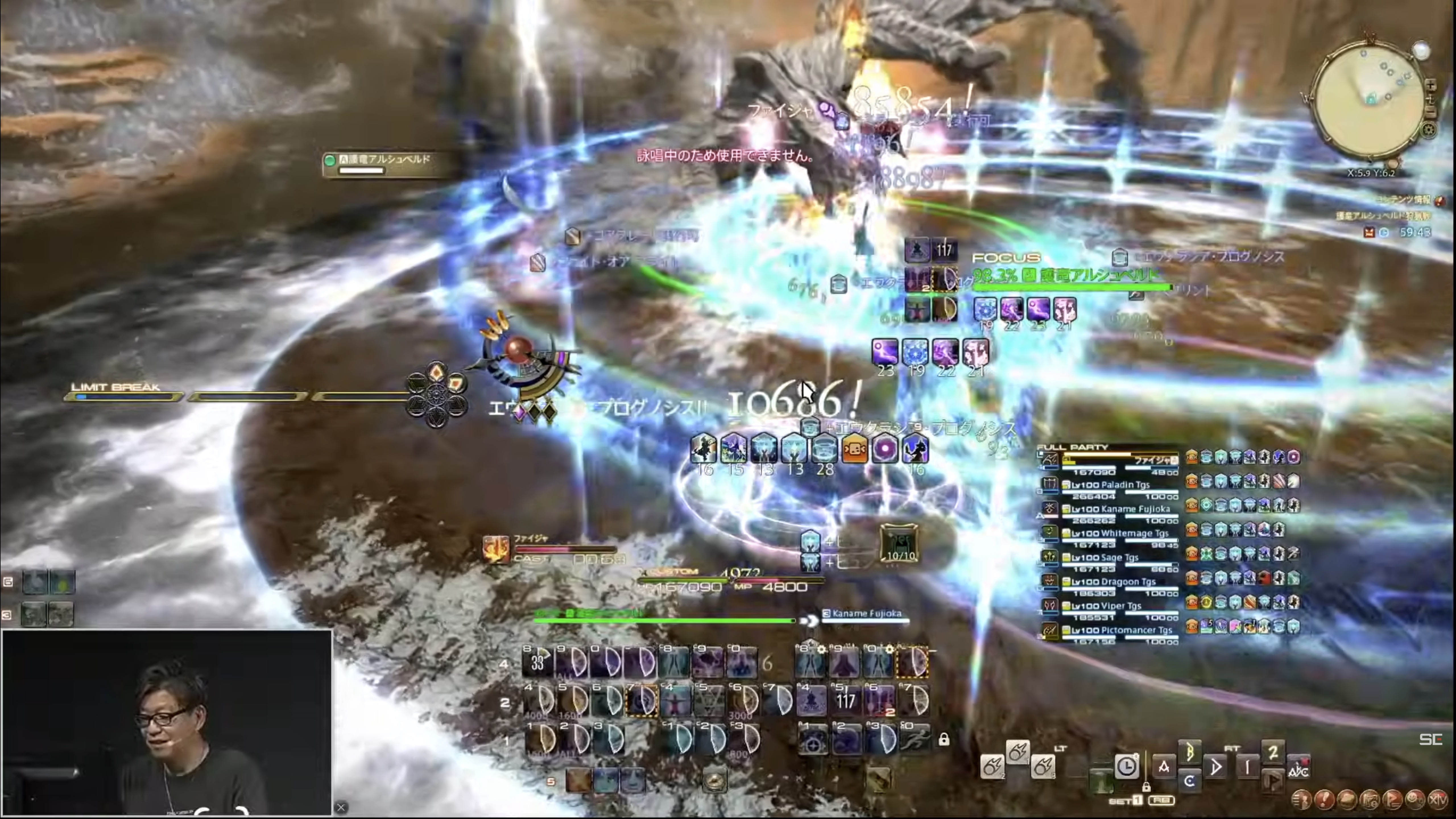Click the clock countdown icon
This screenshot has width=1456, height=819.
click(x=1126, y=767)
